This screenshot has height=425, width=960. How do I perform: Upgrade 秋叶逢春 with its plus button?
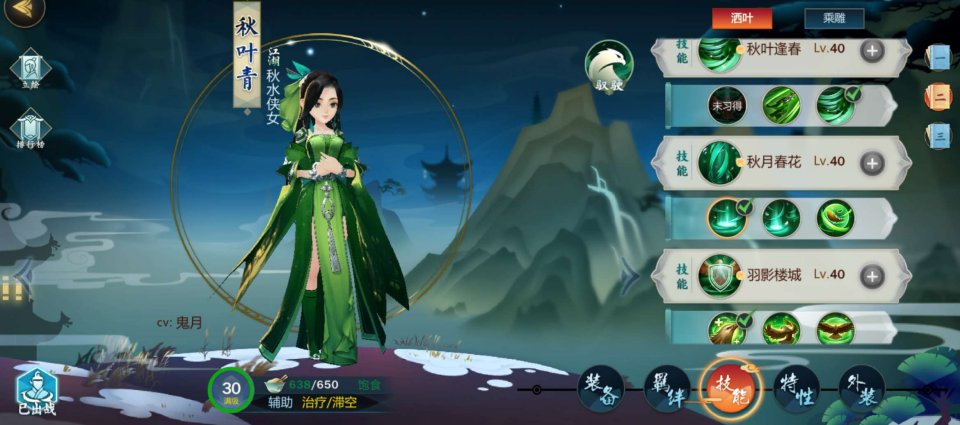pos(872,51)
